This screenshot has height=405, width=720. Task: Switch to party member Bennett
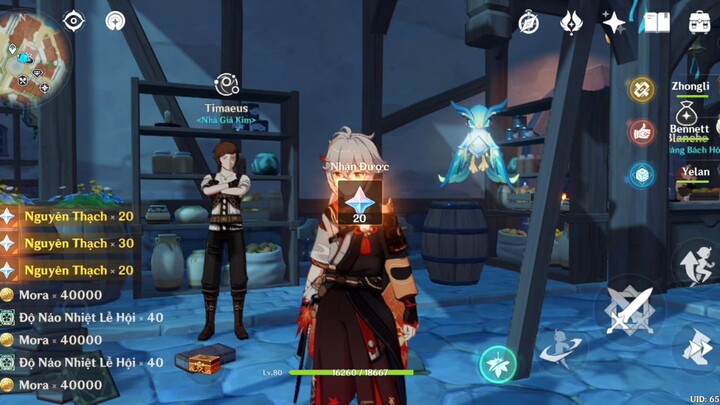pos(689,128)
